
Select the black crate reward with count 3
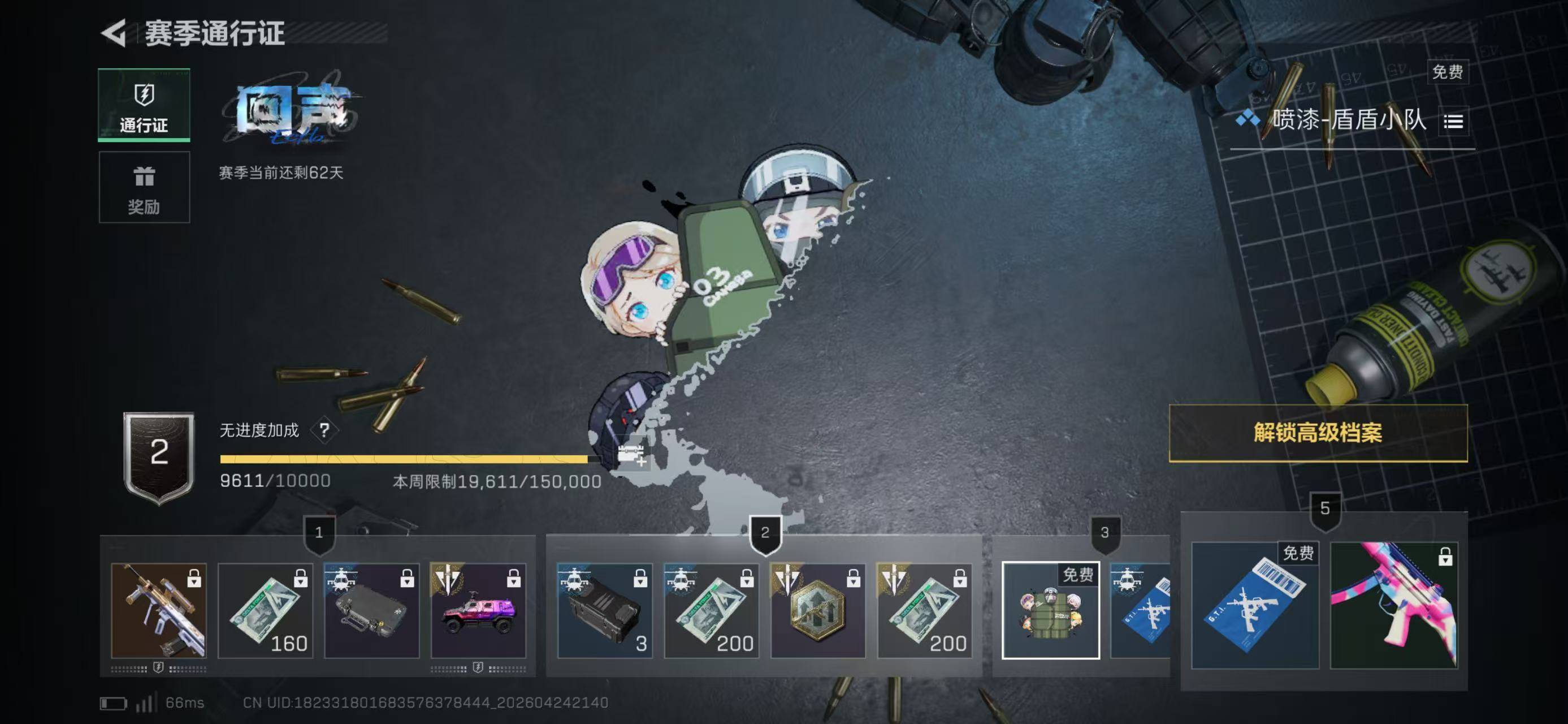(x=605, y=611)
